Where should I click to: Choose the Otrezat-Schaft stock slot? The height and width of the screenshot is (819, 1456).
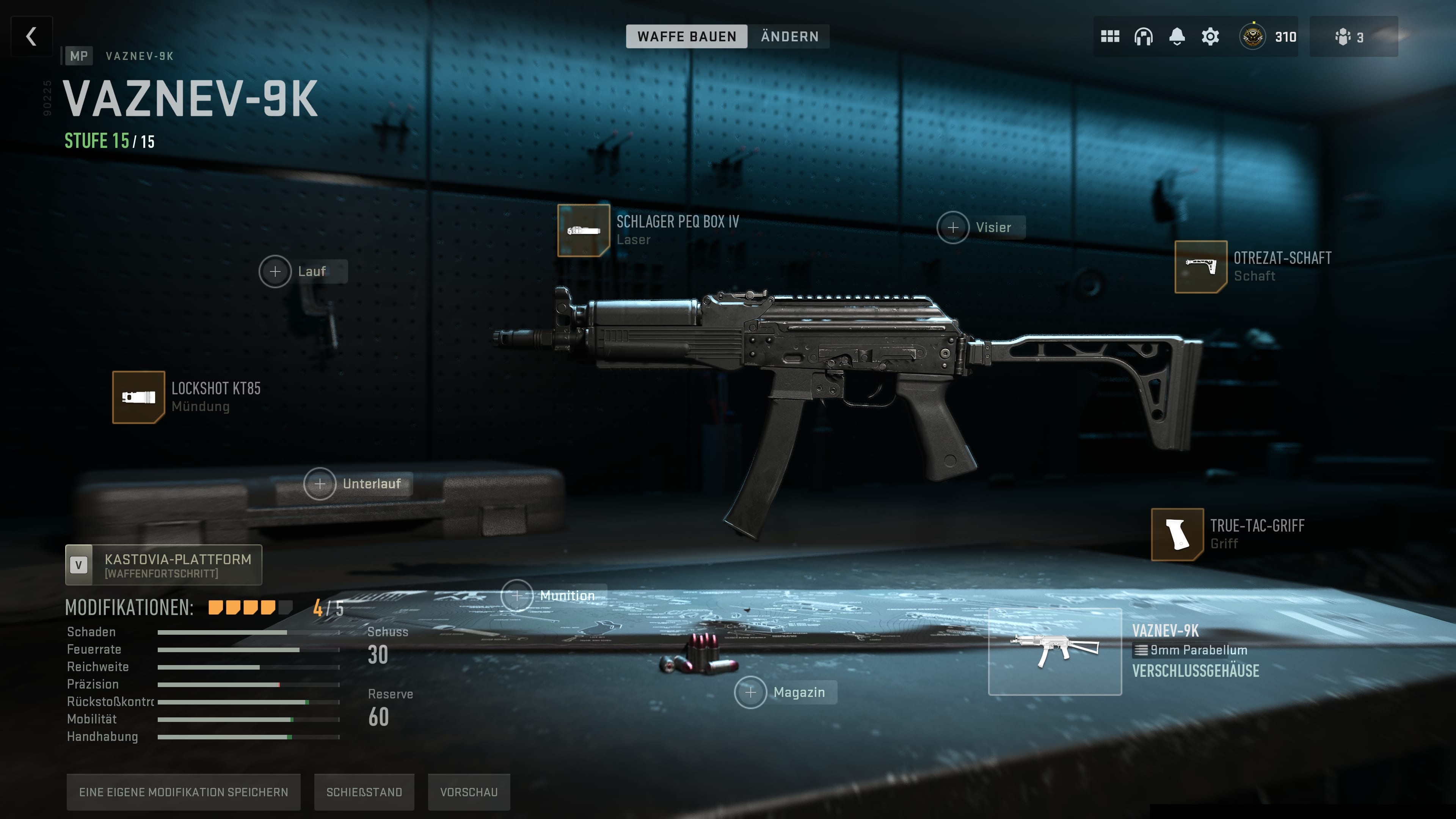(1200, 267)
